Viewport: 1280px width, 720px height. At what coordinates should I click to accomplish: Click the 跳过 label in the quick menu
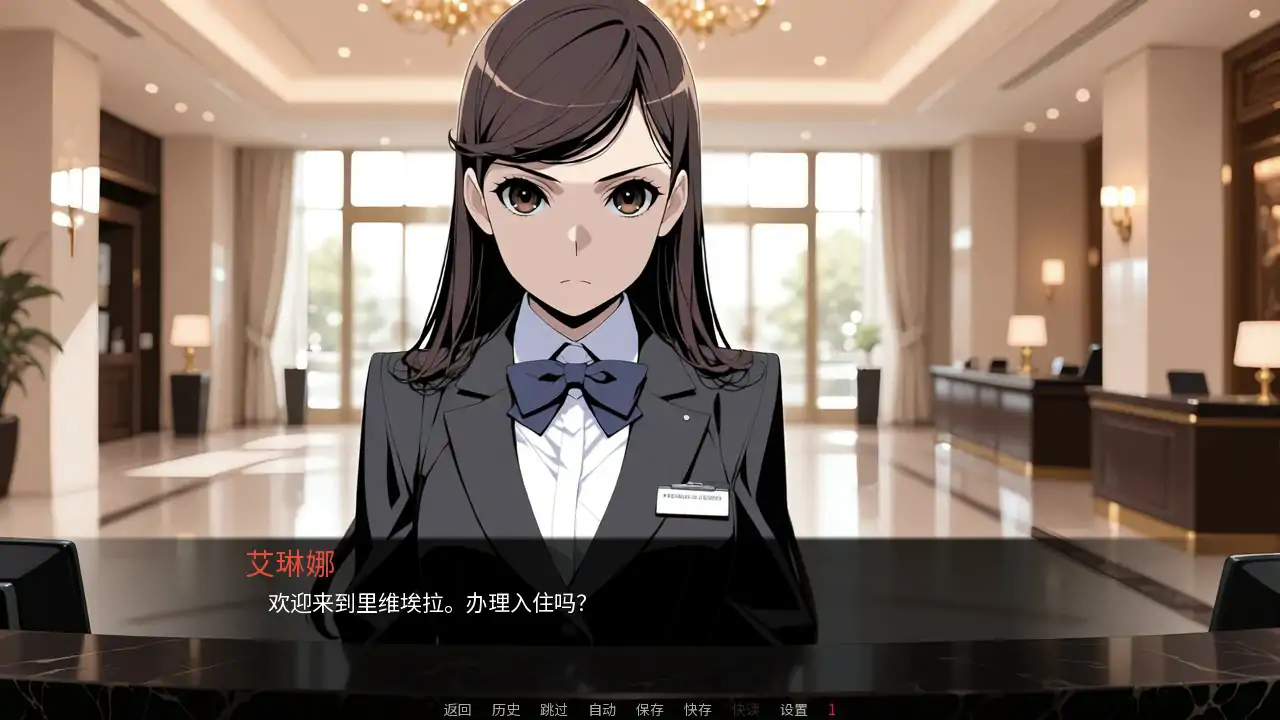click(x=552, y=711)
